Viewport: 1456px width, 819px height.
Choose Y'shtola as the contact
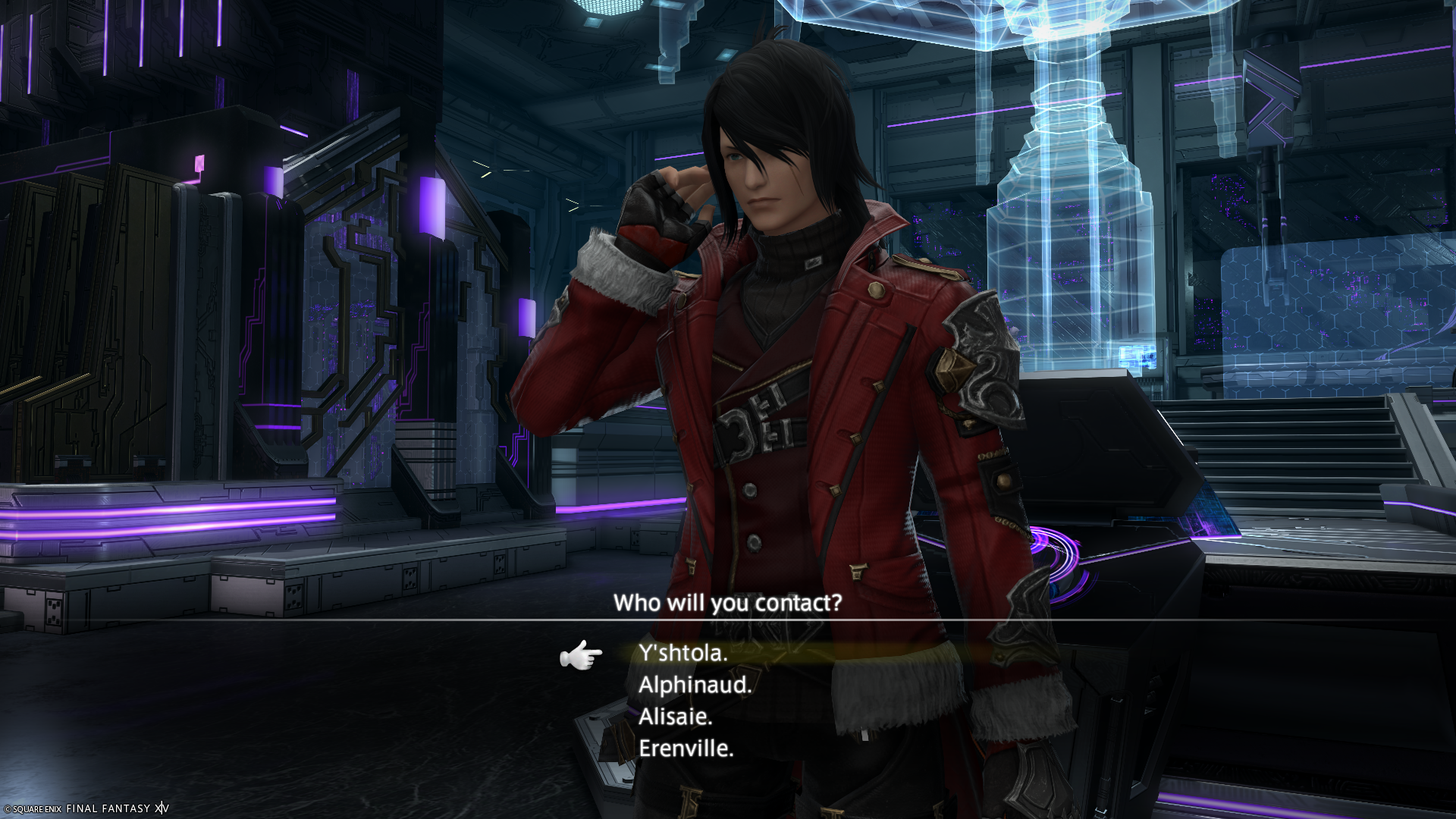click(x=683, y=653)
